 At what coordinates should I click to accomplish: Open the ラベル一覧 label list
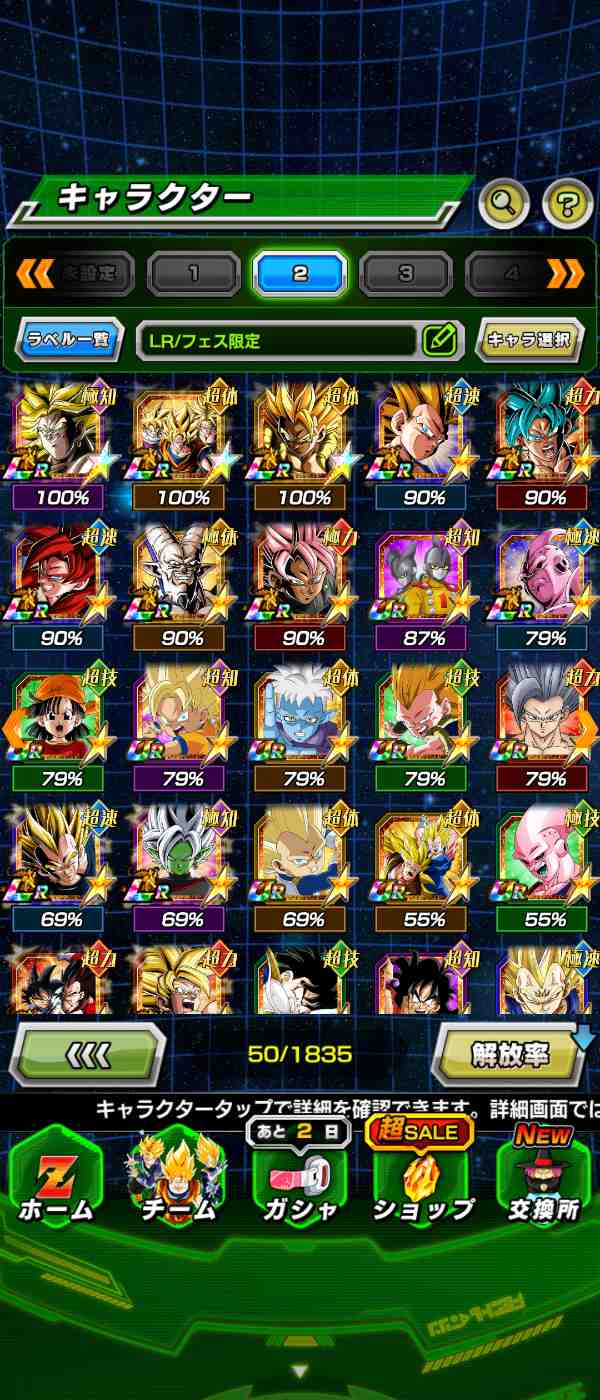tap(68, 340)
